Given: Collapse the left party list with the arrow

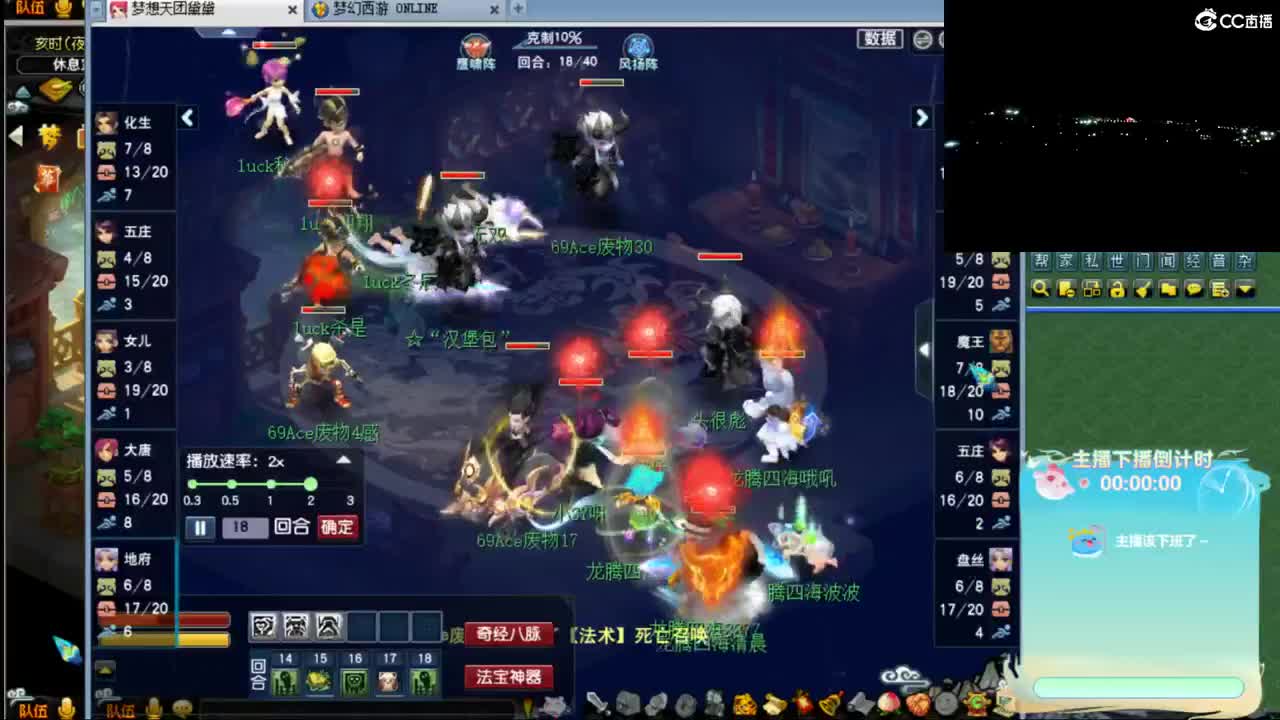Looking at the screenshot, I should pos(187,117).
